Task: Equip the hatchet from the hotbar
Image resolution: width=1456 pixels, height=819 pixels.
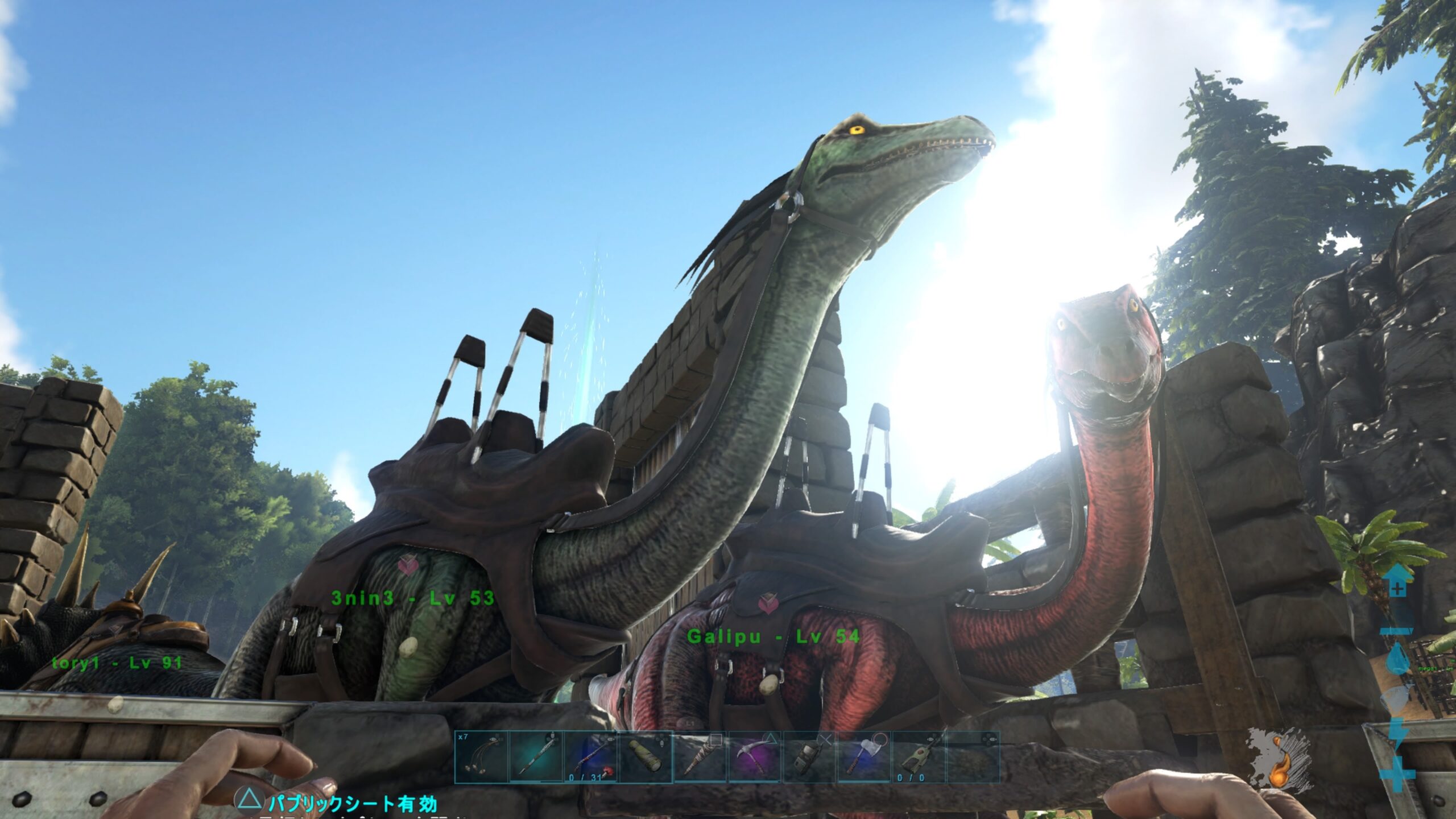Action: pyautogui.click(x=864, y=758)
